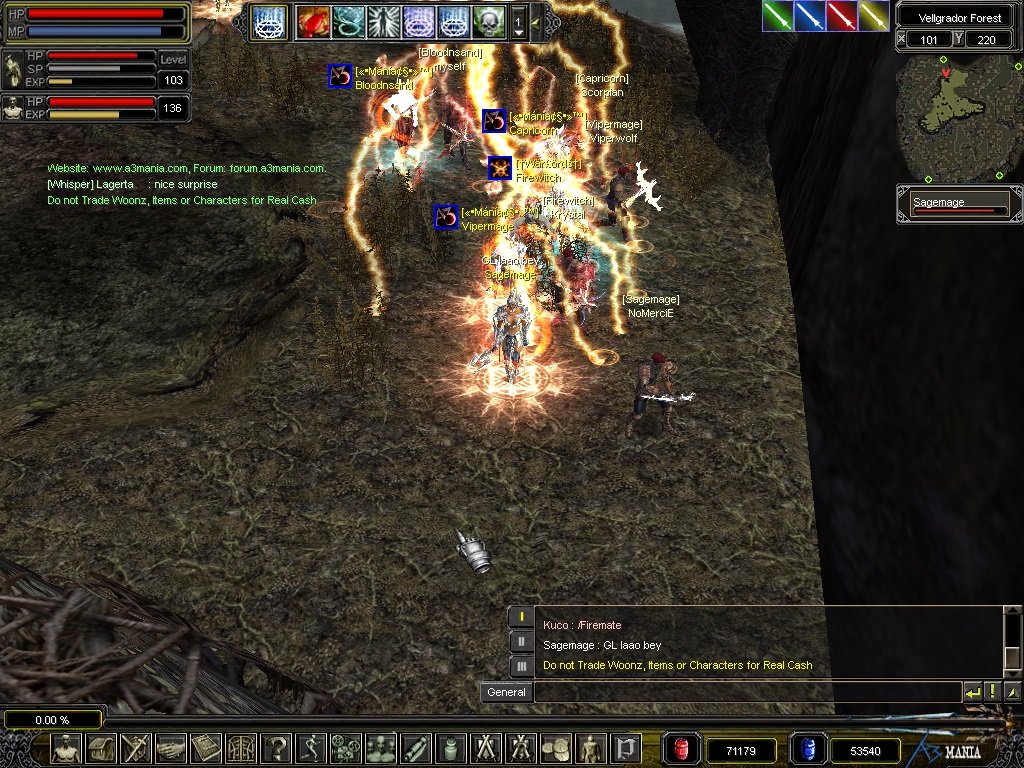Switch to chat tab III
Image resolution: width=1024 pixels, height=768 pixels.
pyautogui.click(x=522, y=665)
